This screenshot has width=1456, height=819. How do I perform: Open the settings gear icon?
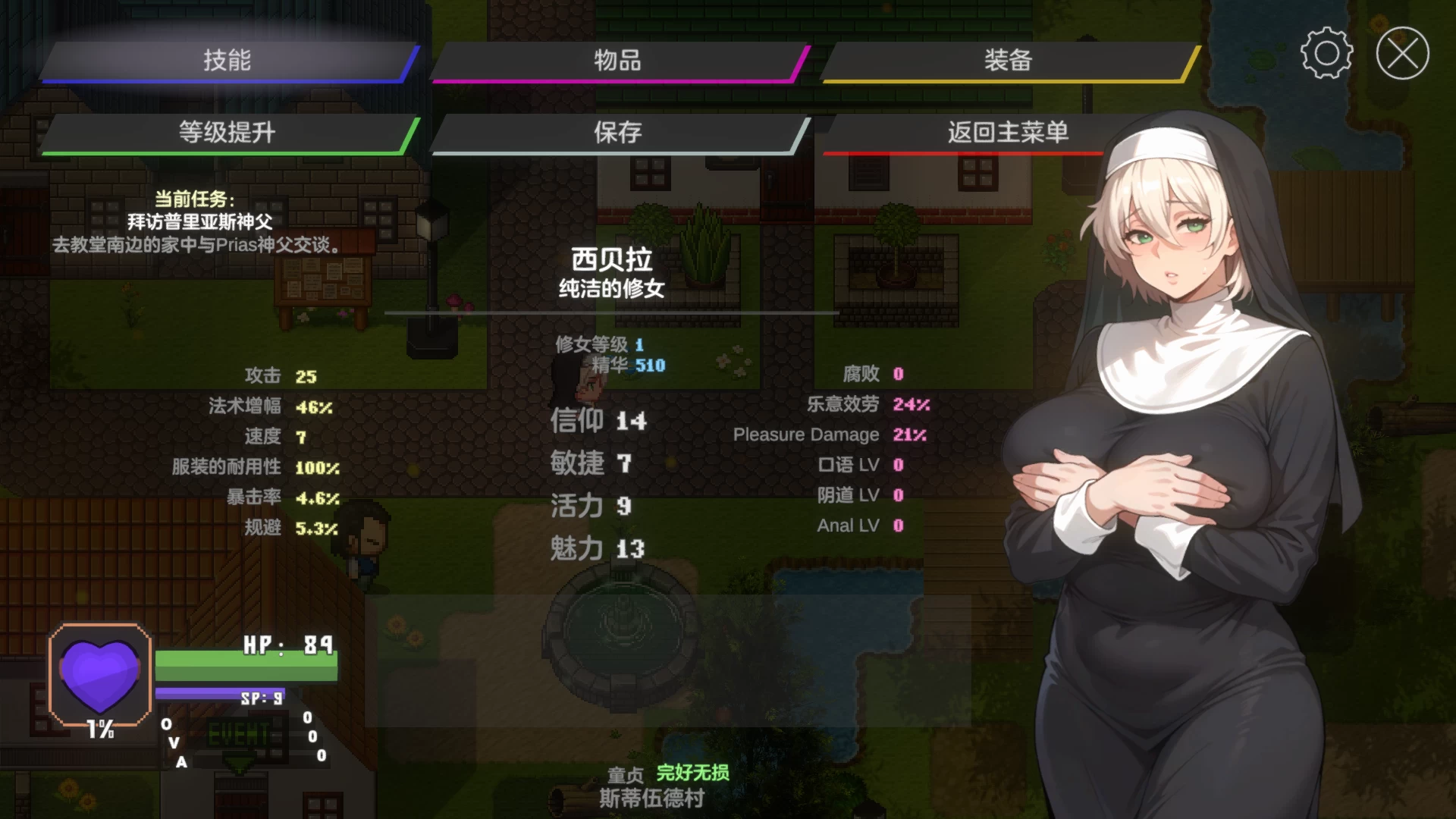coord(1326,54)
